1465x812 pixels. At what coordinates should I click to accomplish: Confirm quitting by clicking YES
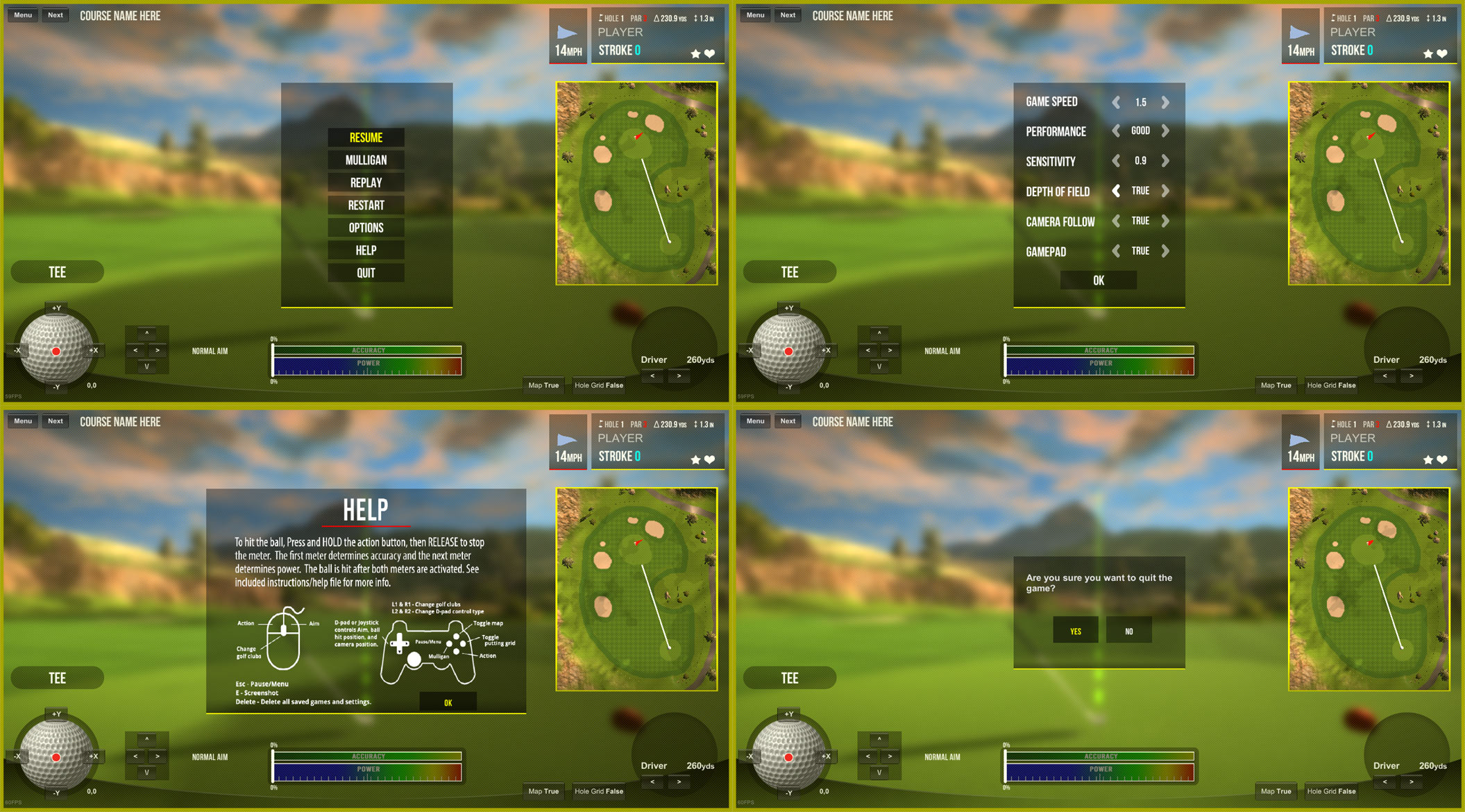pos(1075,630)
